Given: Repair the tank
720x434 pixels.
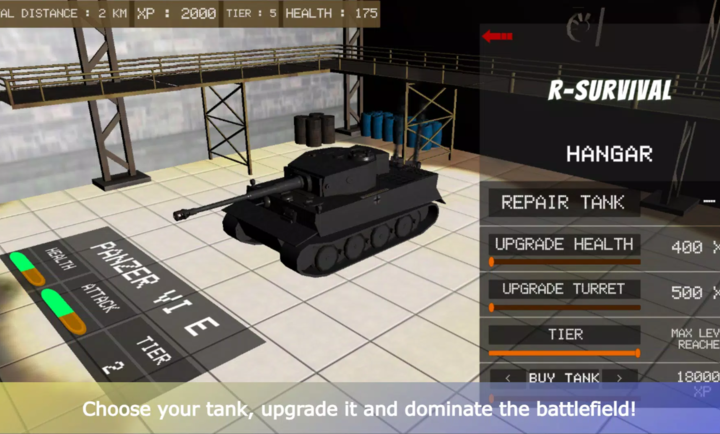Looking at the screenshot, I should [x=563, y=202].
